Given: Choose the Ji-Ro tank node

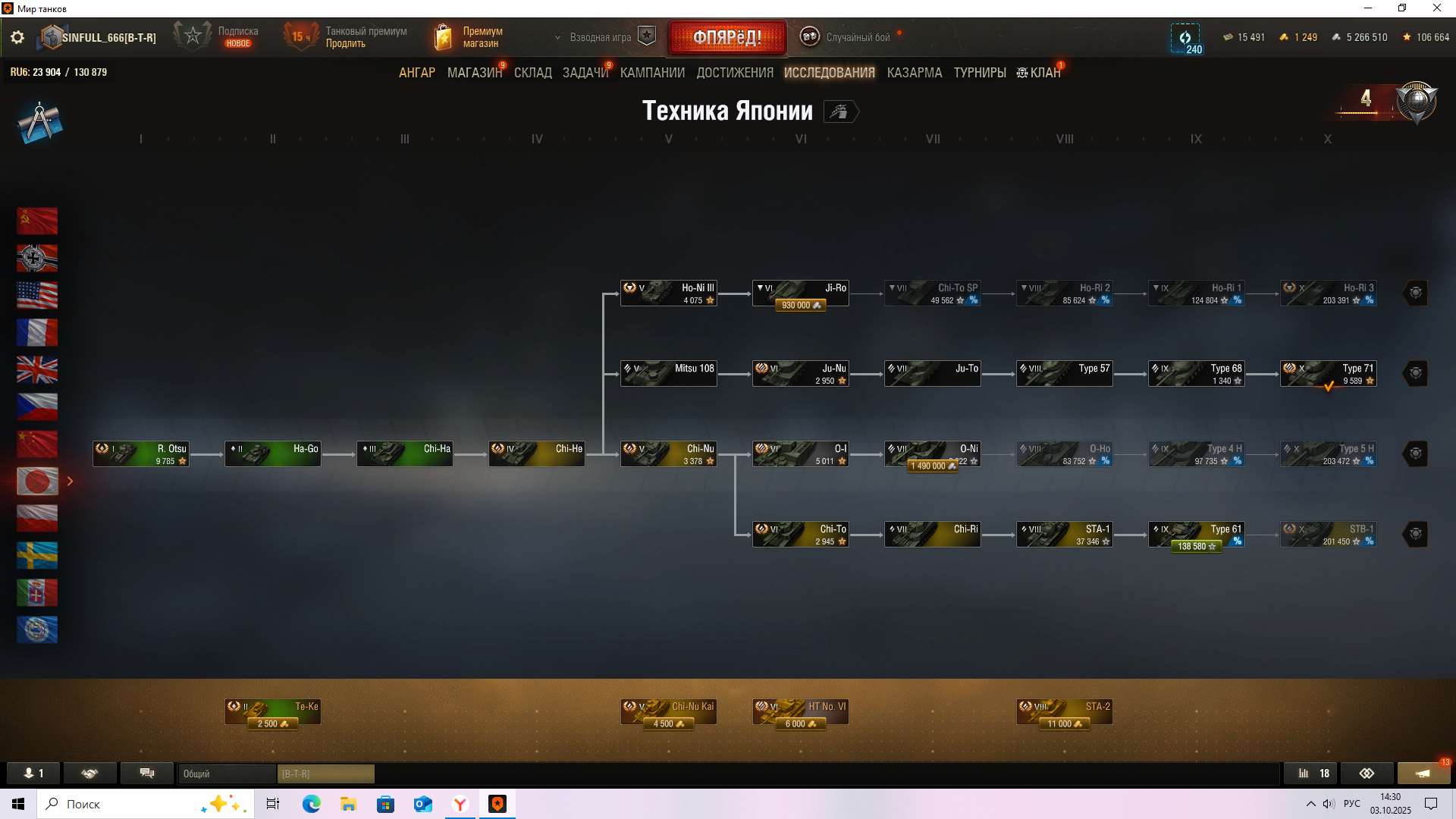Looking at the screenshot, I should pos(800,293).
